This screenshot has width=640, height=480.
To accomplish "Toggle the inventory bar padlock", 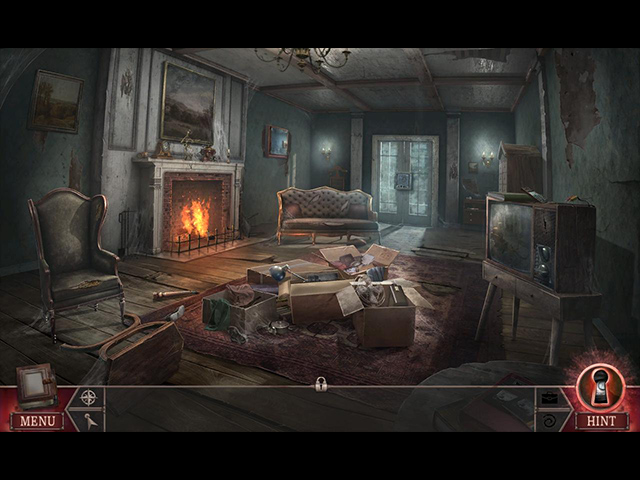I will (321, 385).
